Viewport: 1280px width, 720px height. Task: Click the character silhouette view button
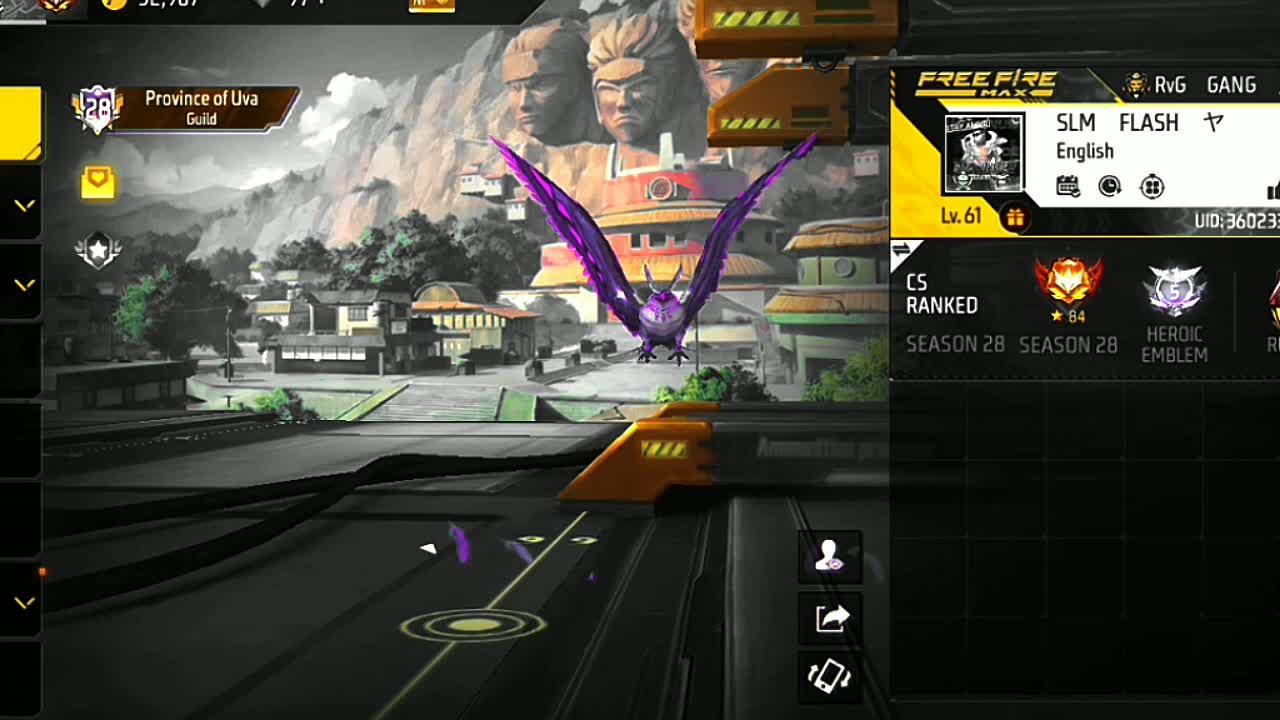pos(829,557)
